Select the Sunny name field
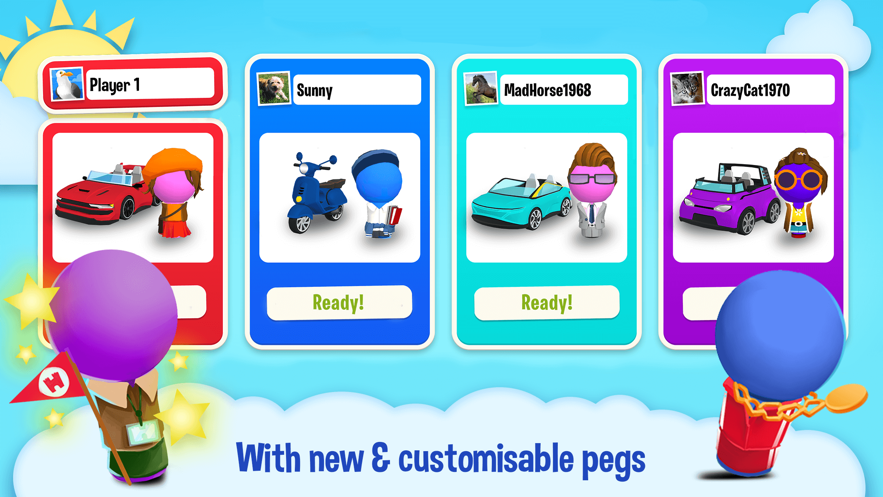Image resolution: width=883 pixels, height=497 pixels. [355, 90]
